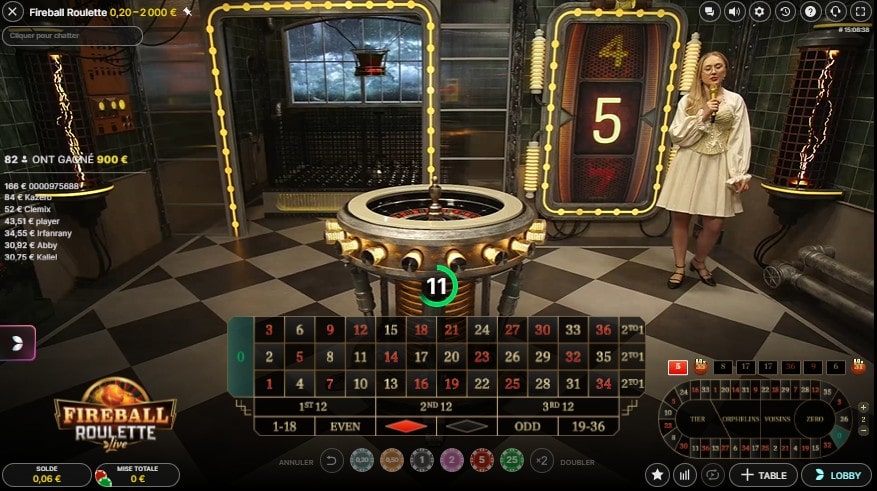877x491 pixels.
Task: Pick the purple 2 chip
Action: pyautogui.click(x=453, y=460)
